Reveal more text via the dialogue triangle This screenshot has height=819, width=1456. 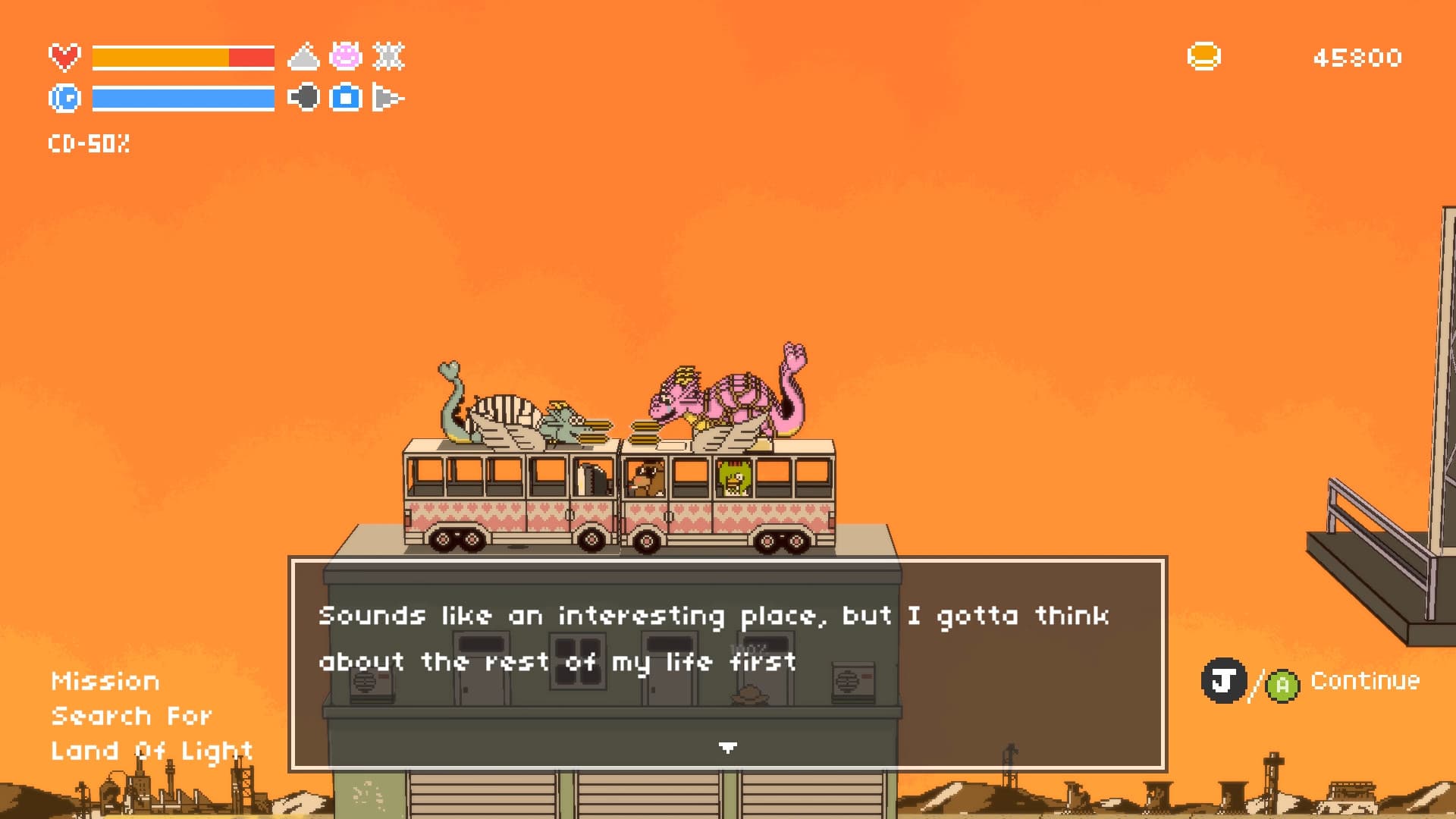(x=726, y=747)
